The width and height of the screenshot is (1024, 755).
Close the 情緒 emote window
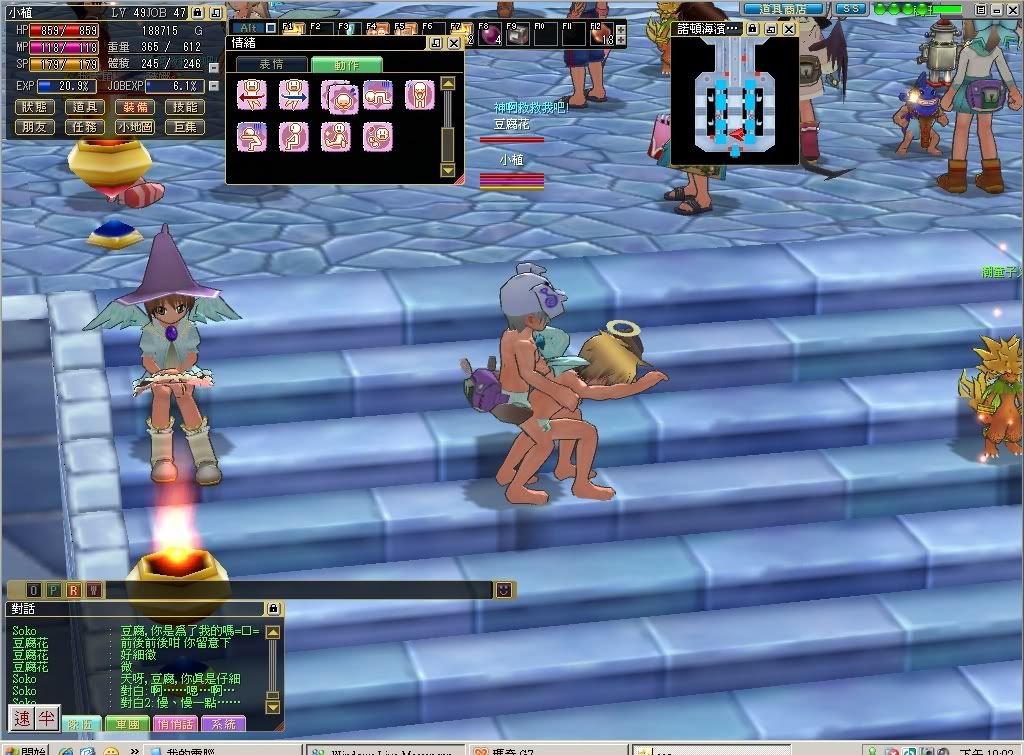tap(454, 43)
